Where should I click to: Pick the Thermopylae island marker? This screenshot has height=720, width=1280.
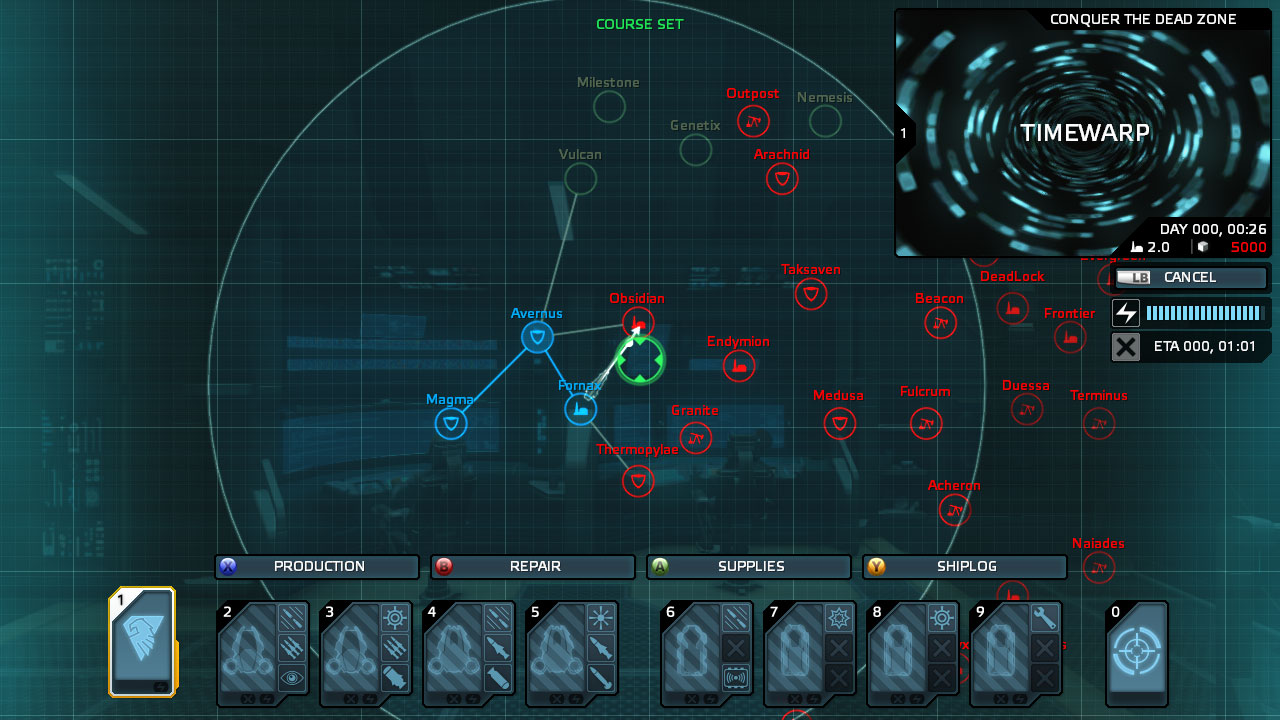(x=638, y=481)
